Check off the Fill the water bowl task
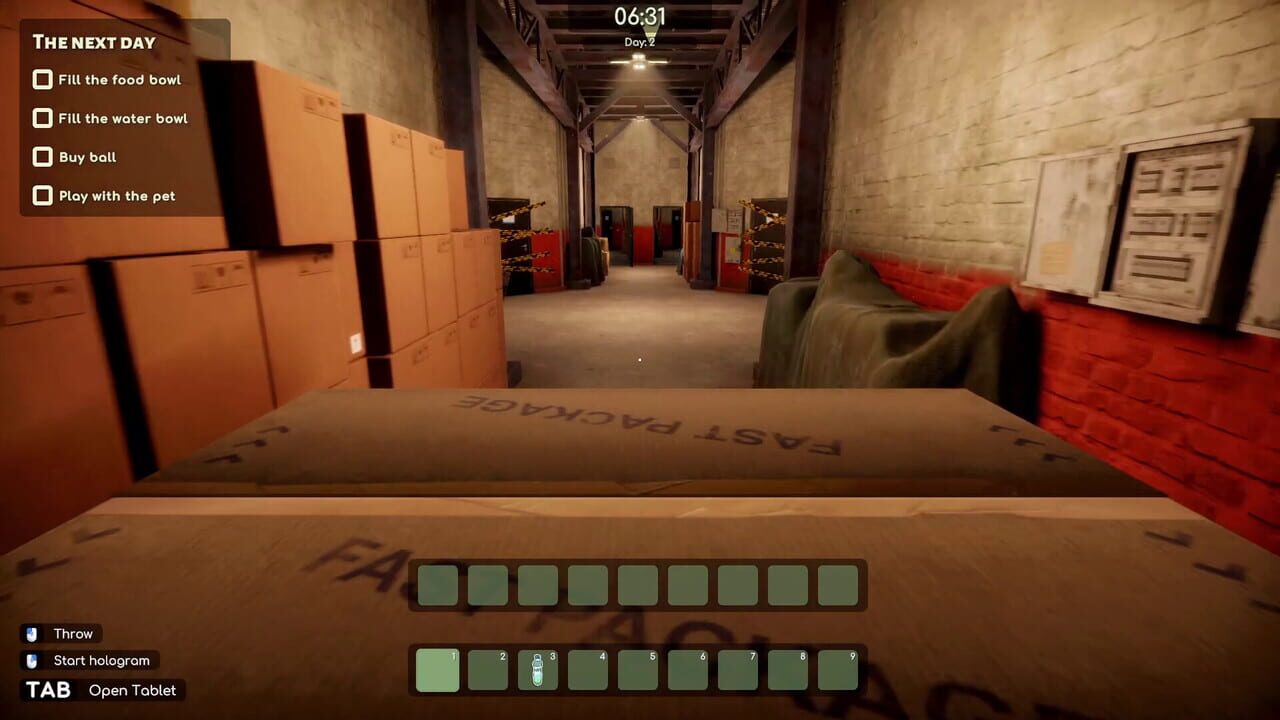Screen dimensions: 1280x720 click(x=42, y=117)
